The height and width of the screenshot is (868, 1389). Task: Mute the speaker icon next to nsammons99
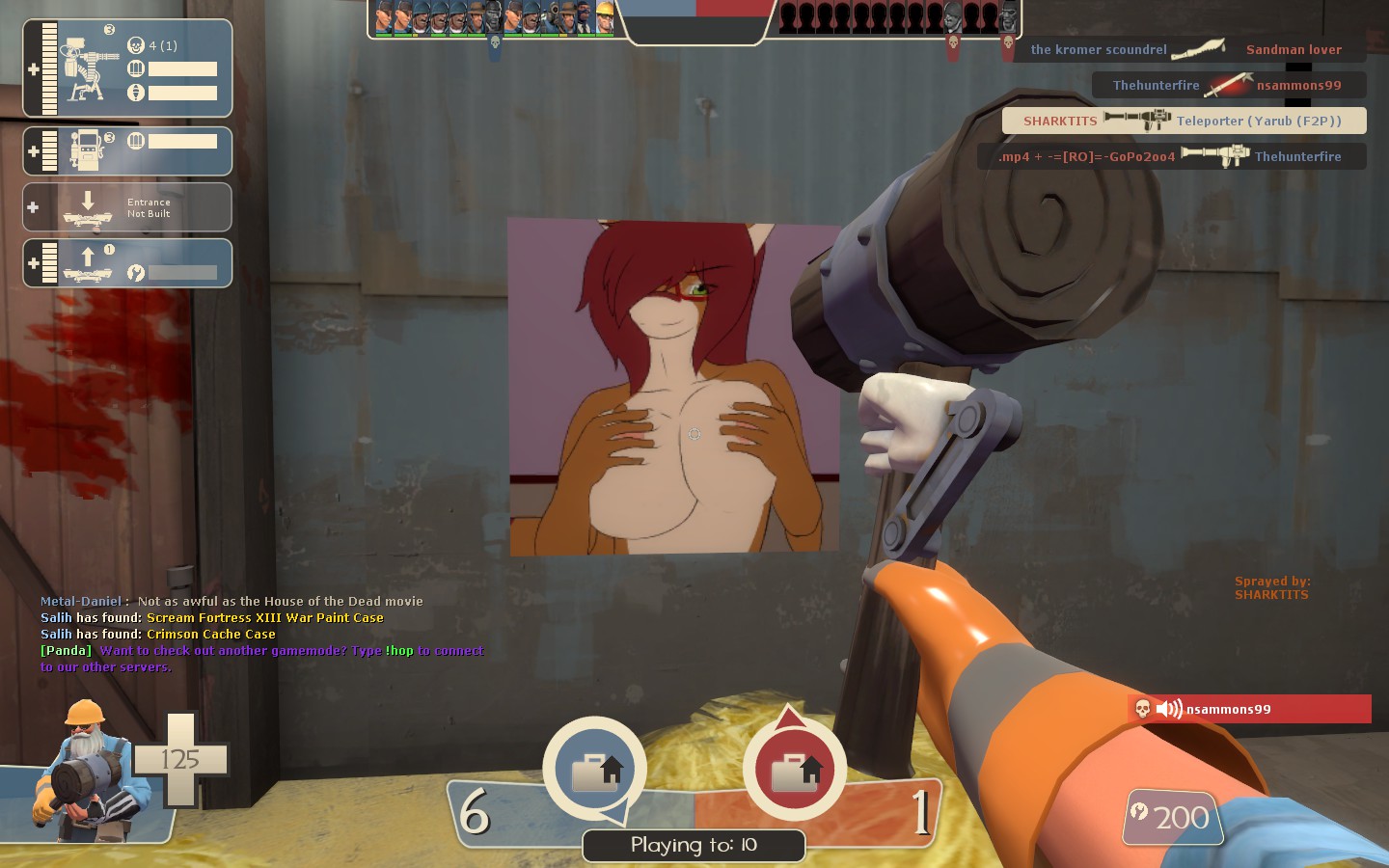coord(1169,709)
